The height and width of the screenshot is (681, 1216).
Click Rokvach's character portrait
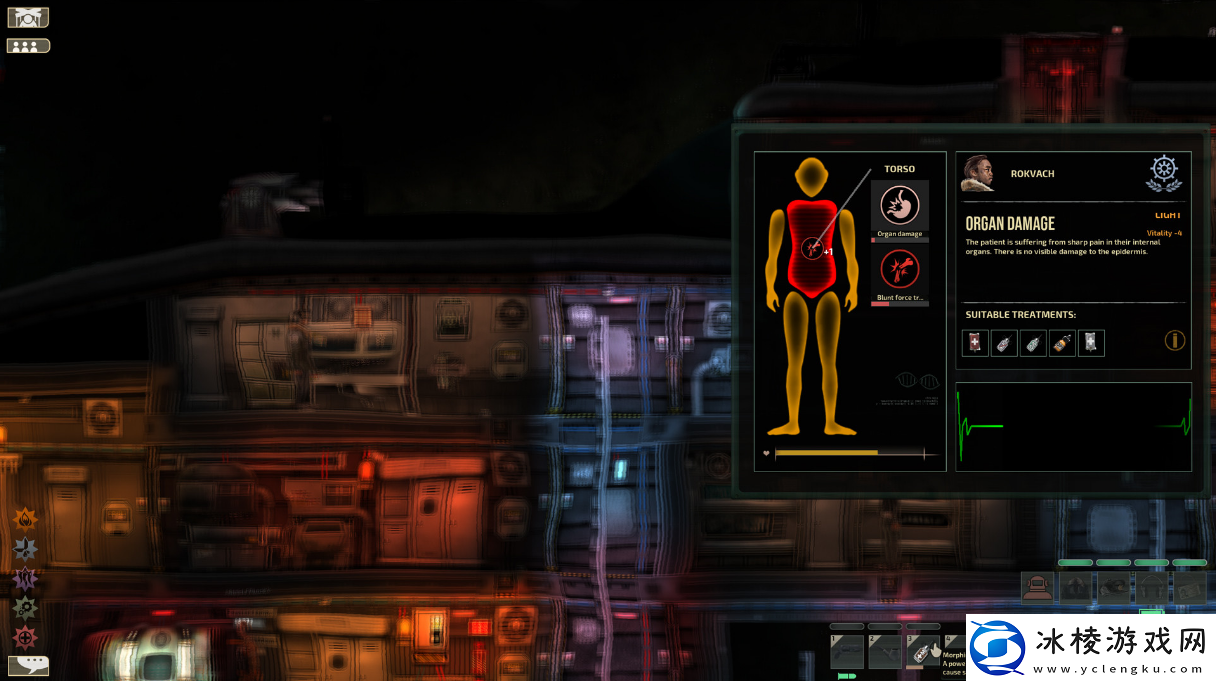(x=977, y=173)
